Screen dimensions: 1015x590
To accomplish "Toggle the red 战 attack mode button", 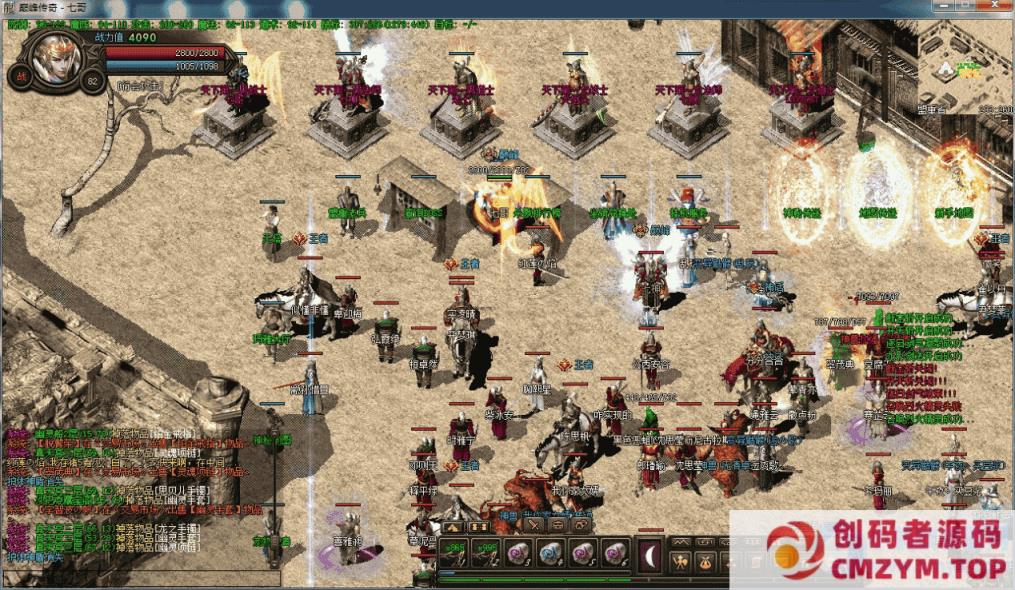I will coord(19,75).
